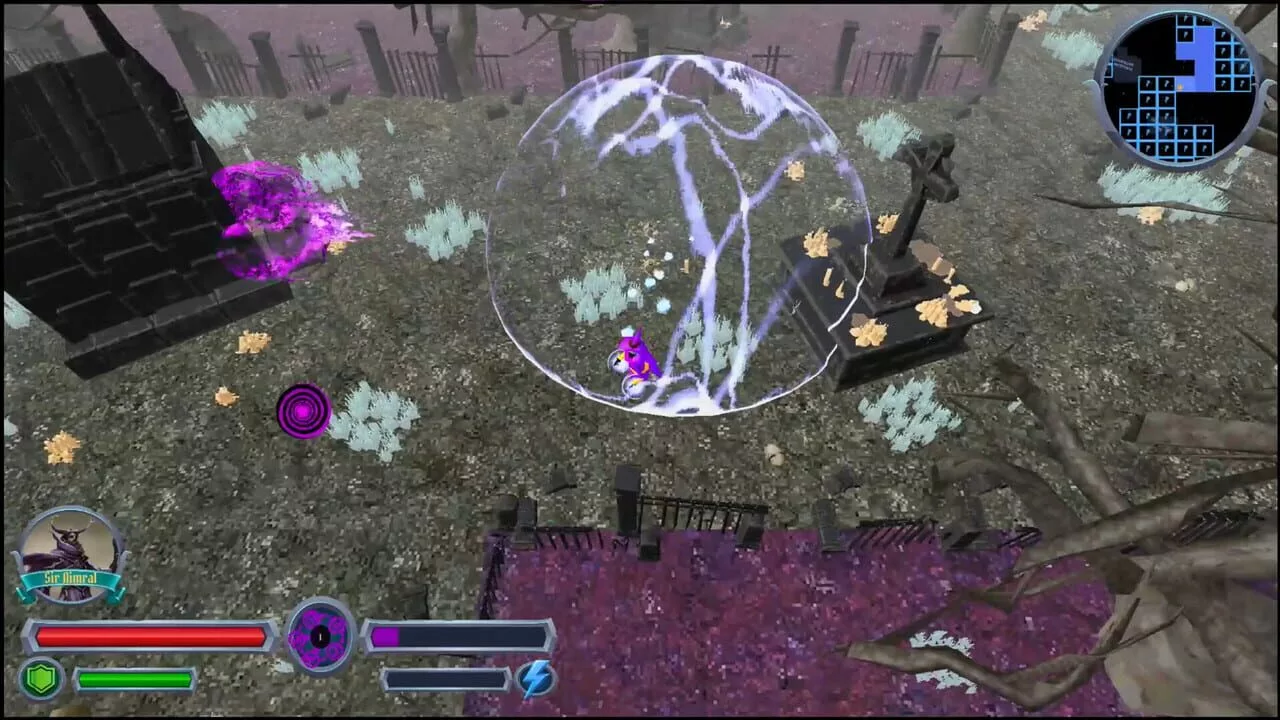Click an unexplored question-mark tile on minimap
1280x720 pixels.
tap(1222, 51)
